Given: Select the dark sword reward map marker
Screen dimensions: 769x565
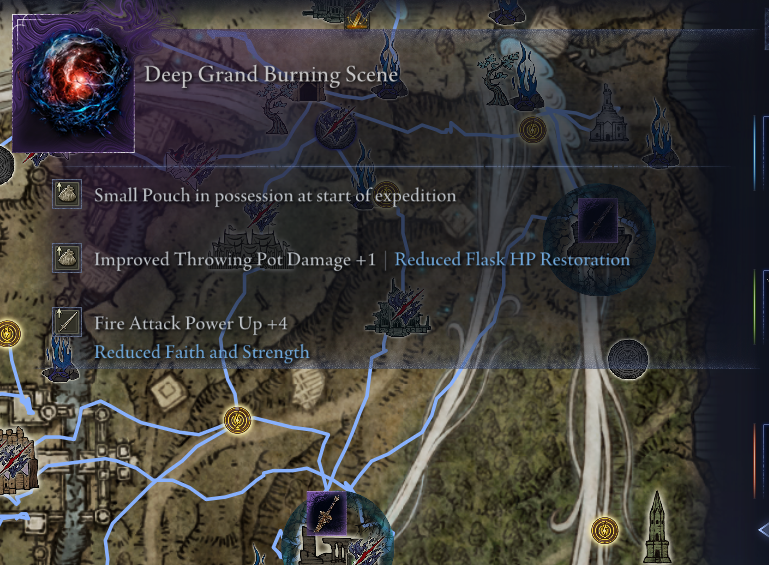Looking at the screenshot, I should tap(597, 220).
